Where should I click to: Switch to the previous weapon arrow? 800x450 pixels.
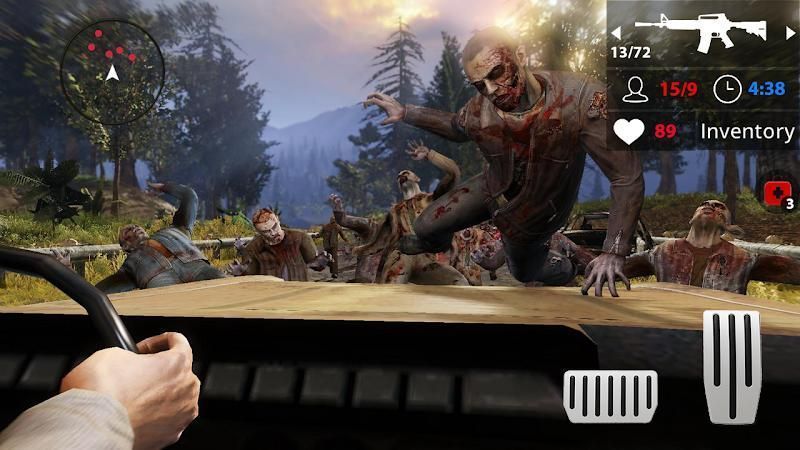[x=616, y=32]
